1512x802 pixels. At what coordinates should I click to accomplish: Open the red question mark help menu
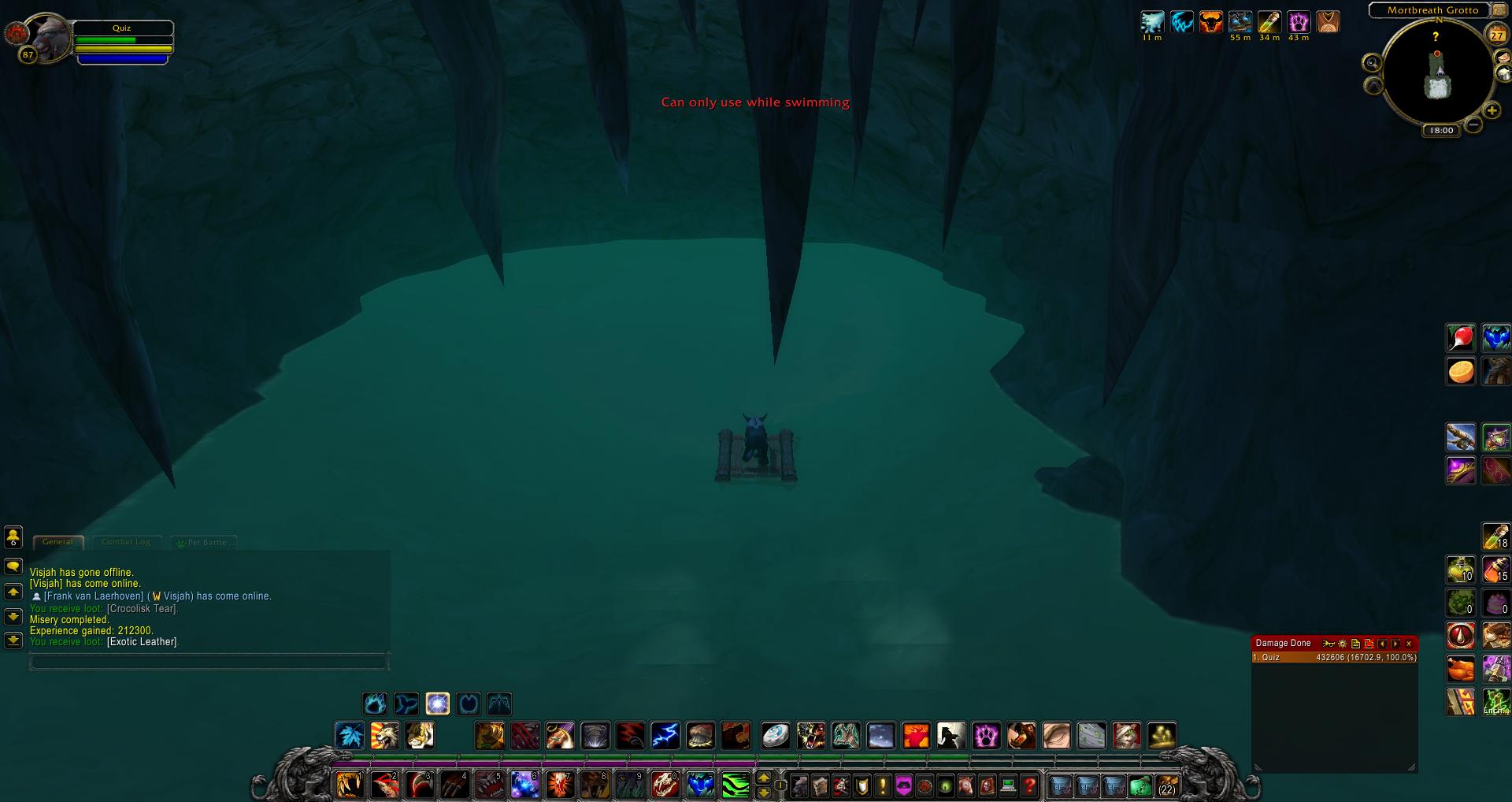click(x=1028, y=785)
